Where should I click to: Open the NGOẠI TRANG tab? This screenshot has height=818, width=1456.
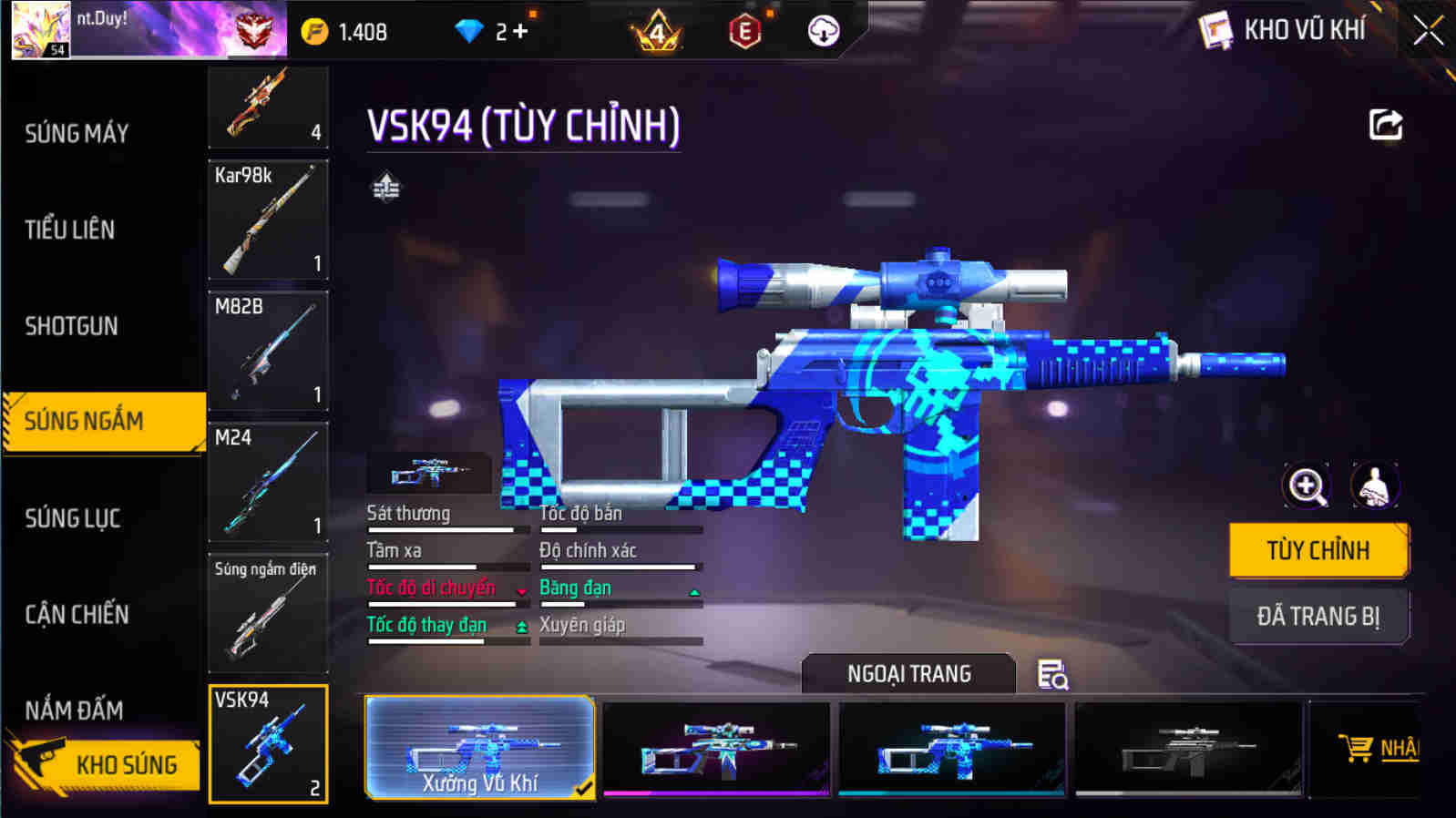click(x=907, y=674)
